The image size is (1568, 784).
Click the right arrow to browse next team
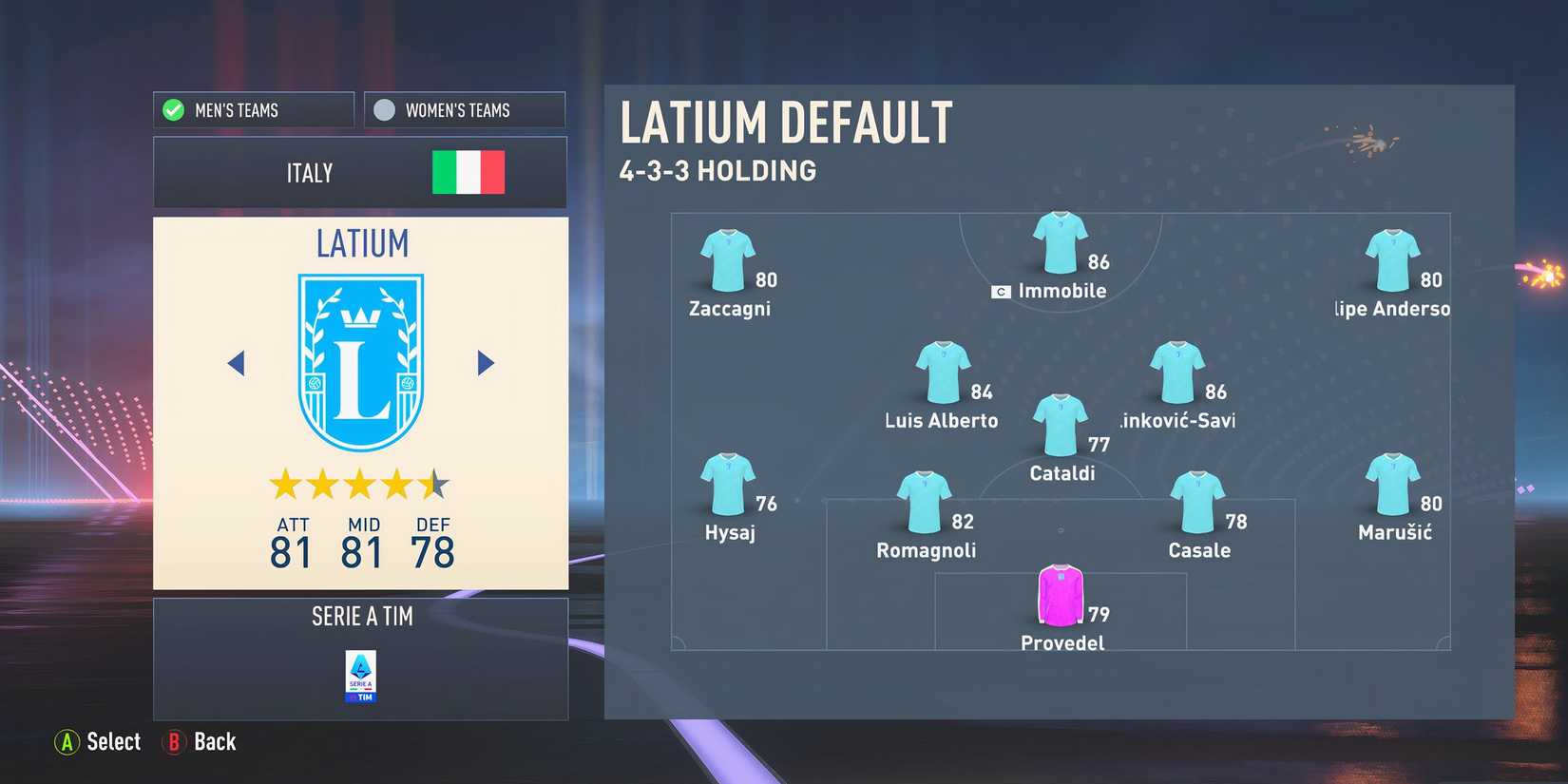(x=486, y=363)
